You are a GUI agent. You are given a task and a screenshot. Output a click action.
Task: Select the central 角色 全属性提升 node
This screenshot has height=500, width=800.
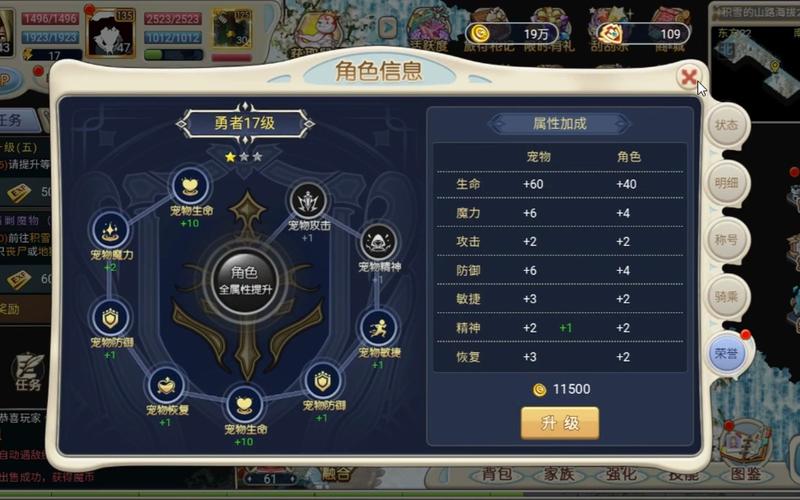(x=244, y=277)
